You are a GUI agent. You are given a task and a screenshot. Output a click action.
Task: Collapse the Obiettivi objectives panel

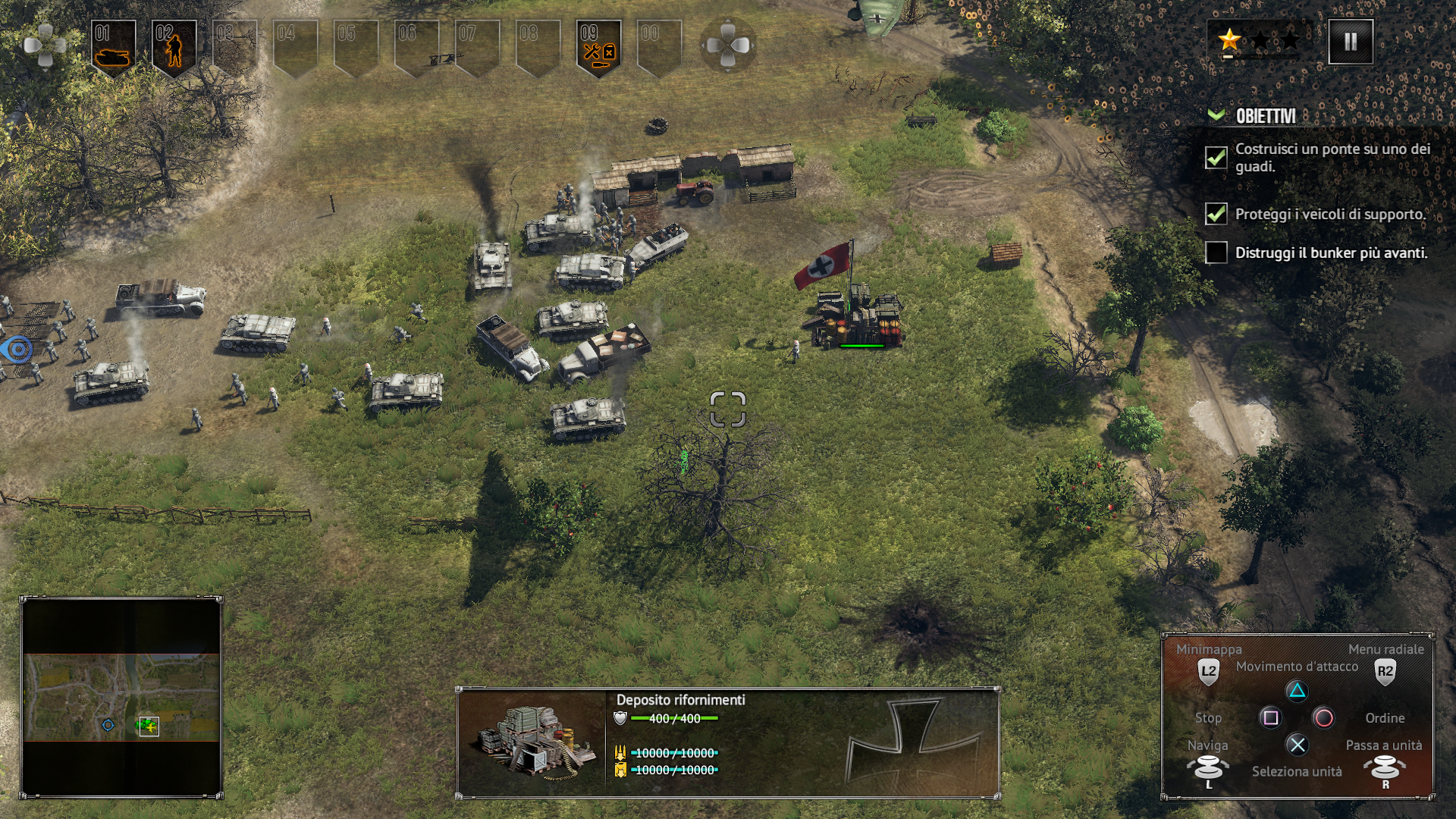click(1216, 115)
